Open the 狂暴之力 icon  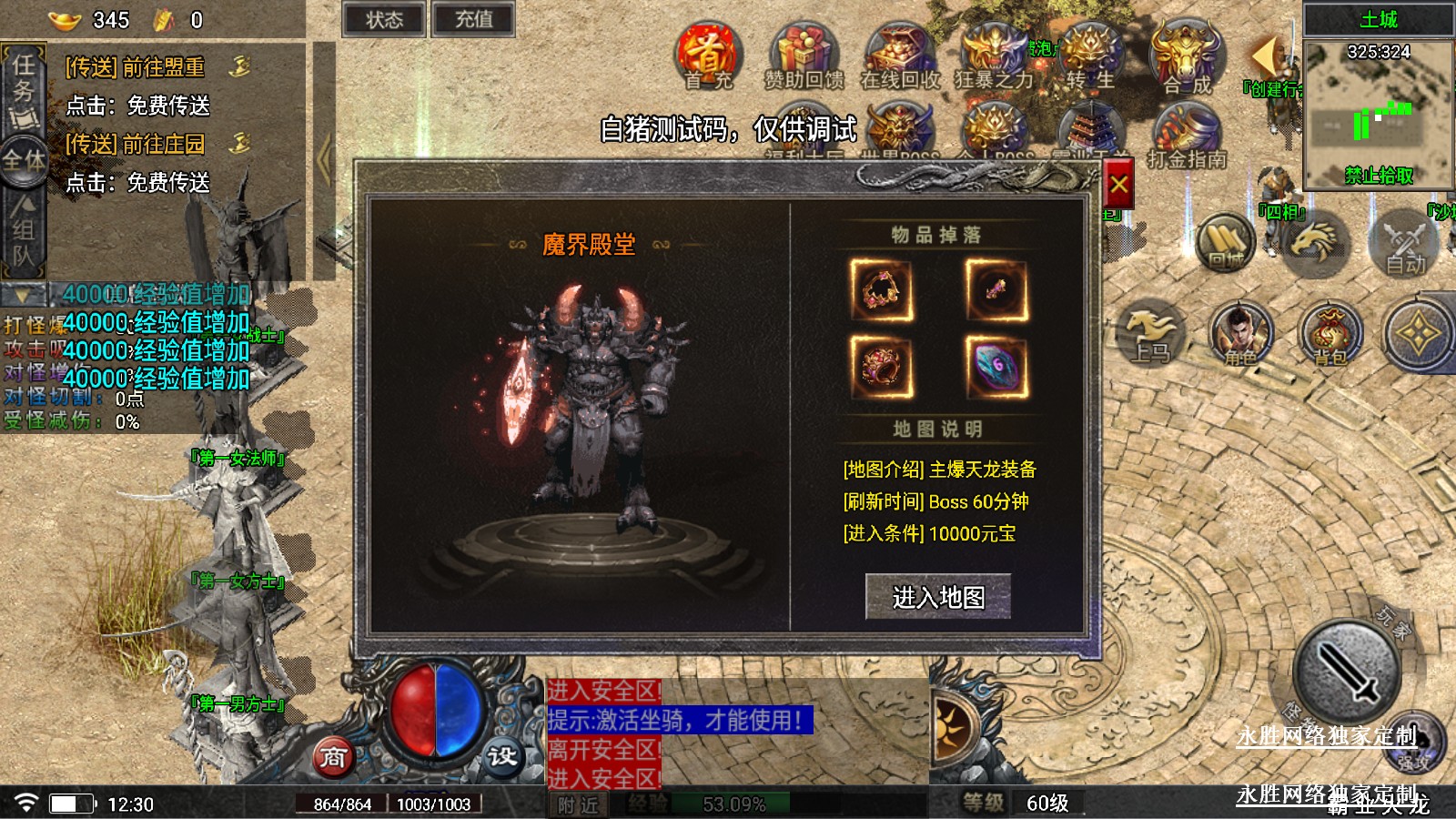tap(994, 56)
